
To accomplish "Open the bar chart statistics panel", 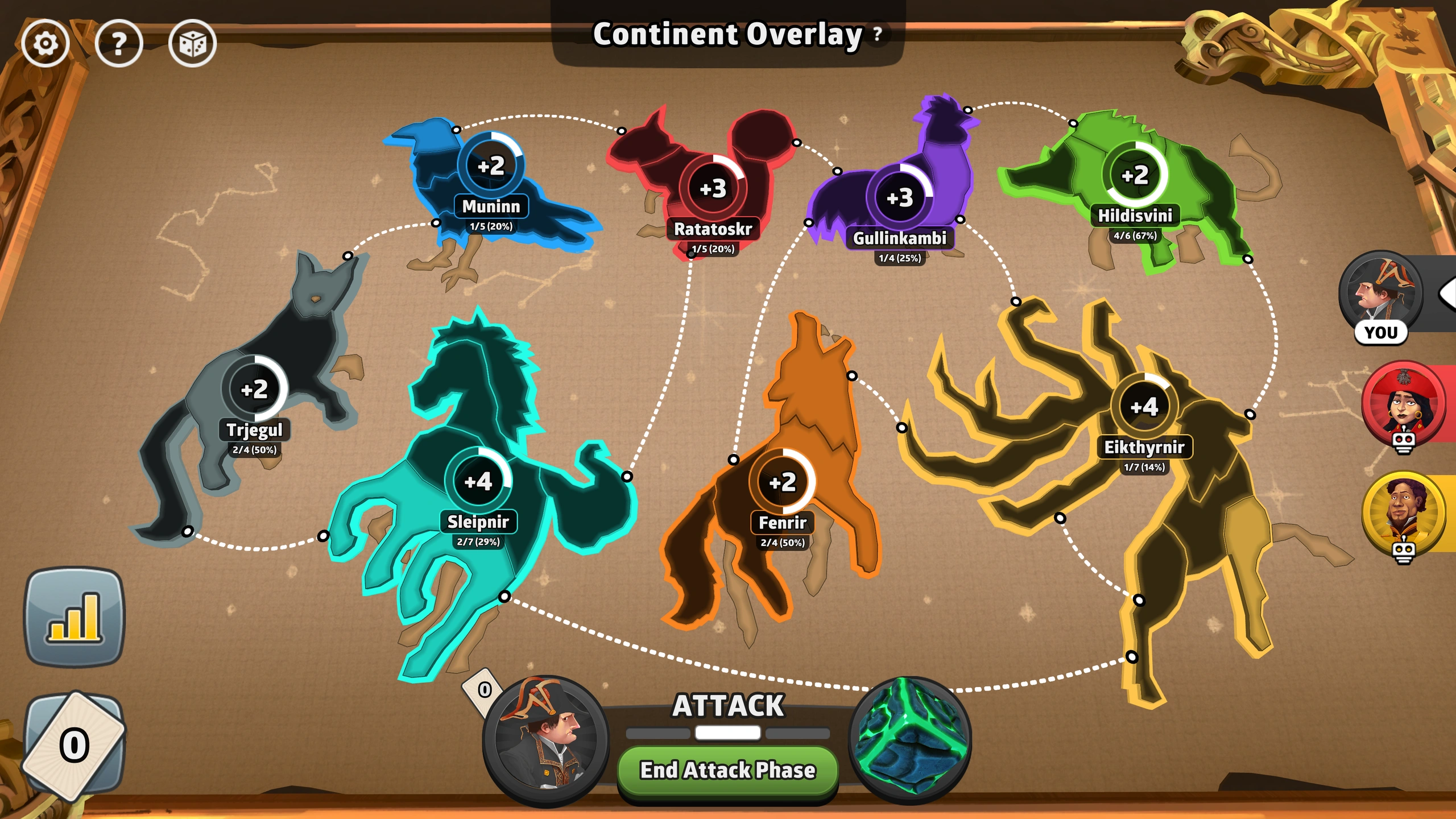I will click(x=74, y=617).
